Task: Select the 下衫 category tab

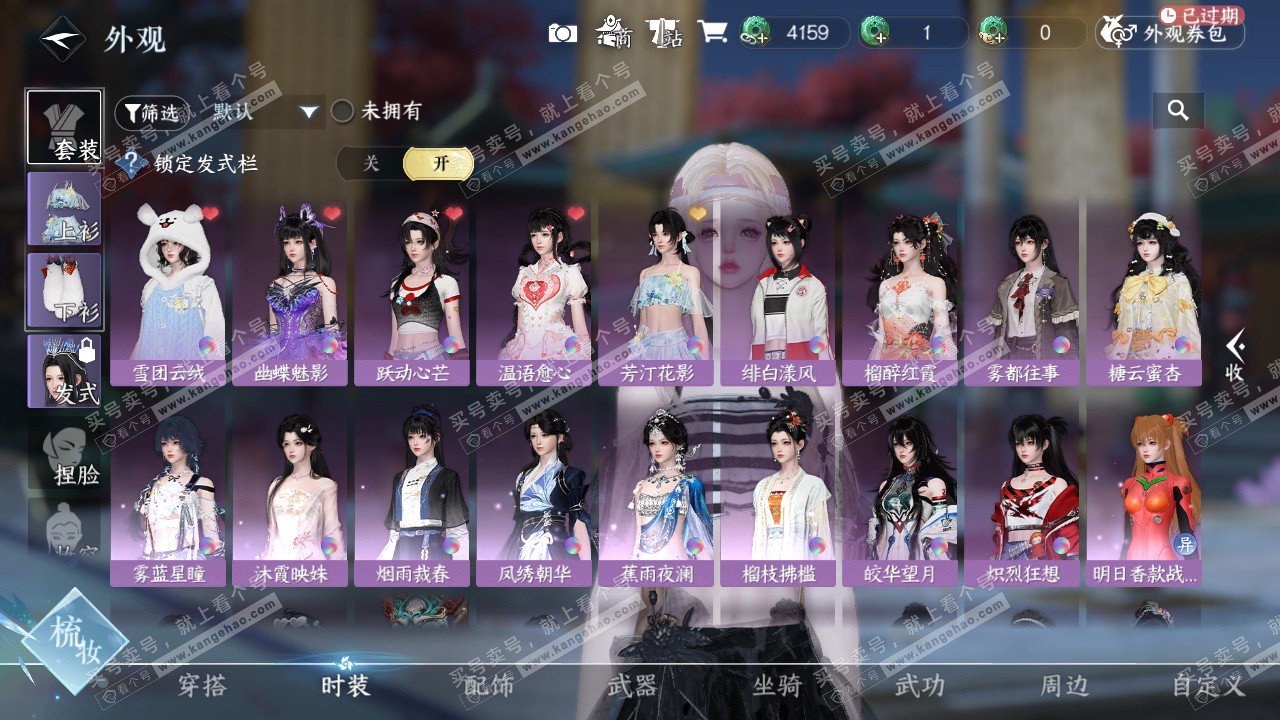Action: coord(64,290)
